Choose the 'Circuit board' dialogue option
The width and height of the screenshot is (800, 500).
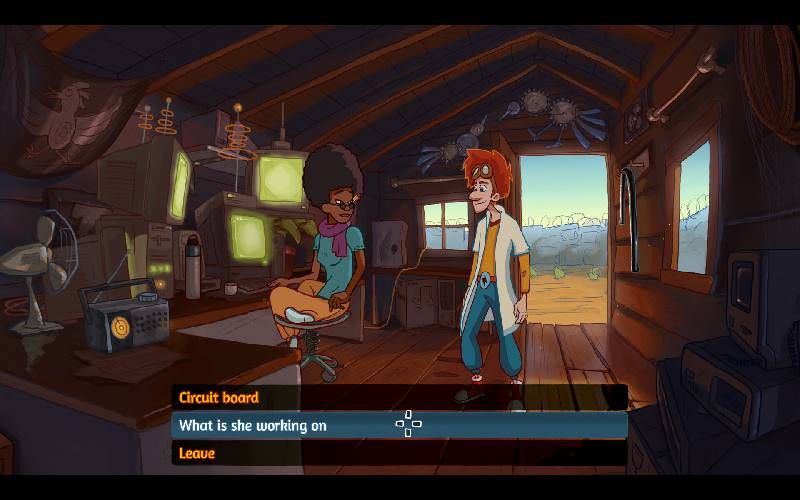click(219, 398)
